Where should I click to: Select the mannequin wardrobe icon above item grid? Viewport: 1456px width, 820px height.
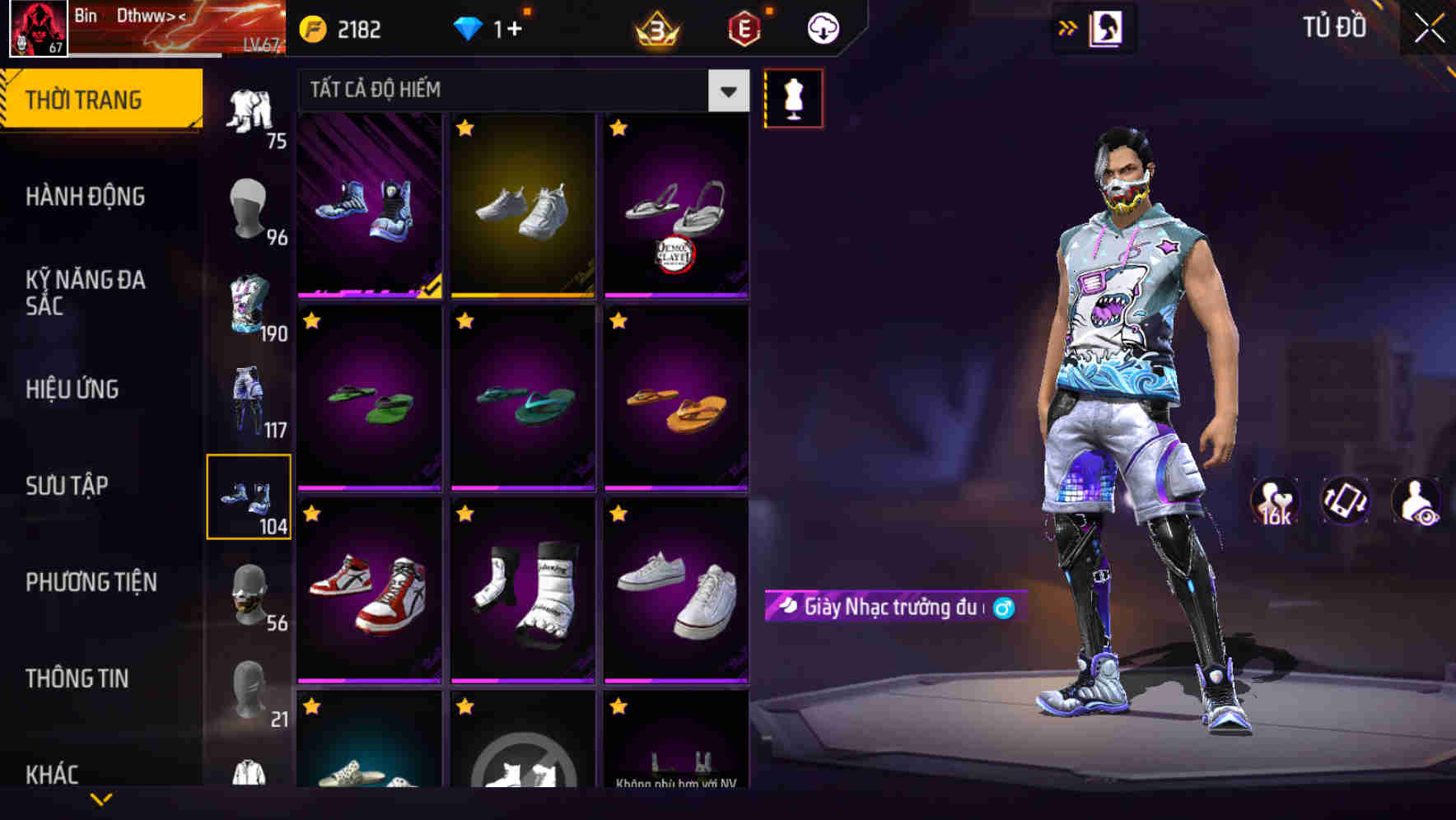point(793,97)
